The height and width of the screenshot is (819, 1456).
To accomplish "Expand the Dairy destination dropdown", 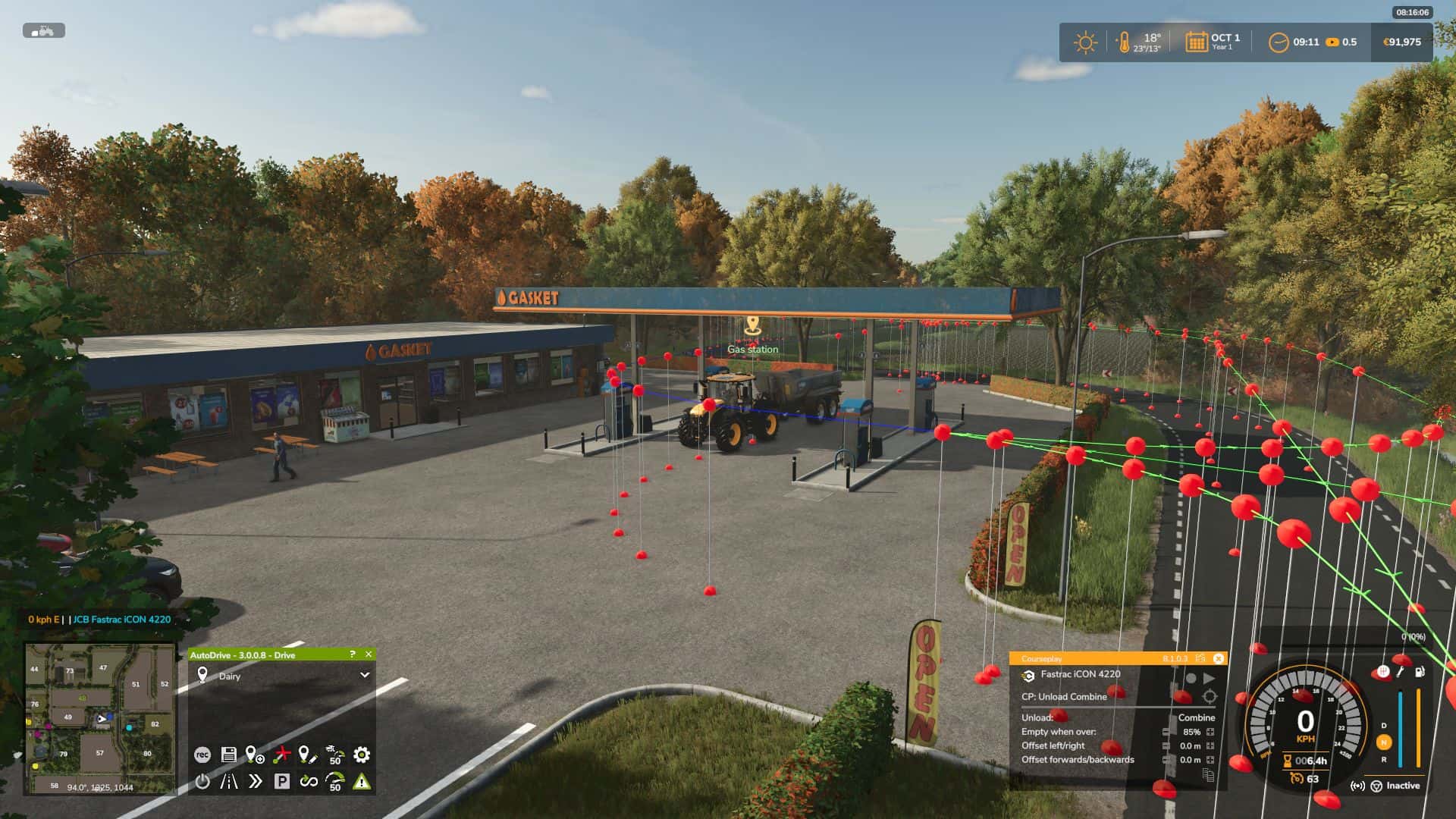I will click(x=365, y=675).
